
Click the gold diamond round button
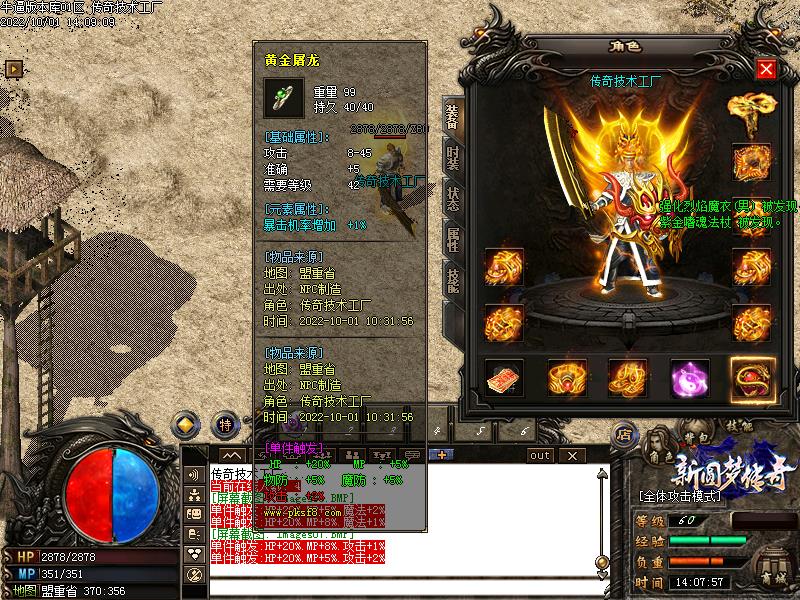coord(187,424)
